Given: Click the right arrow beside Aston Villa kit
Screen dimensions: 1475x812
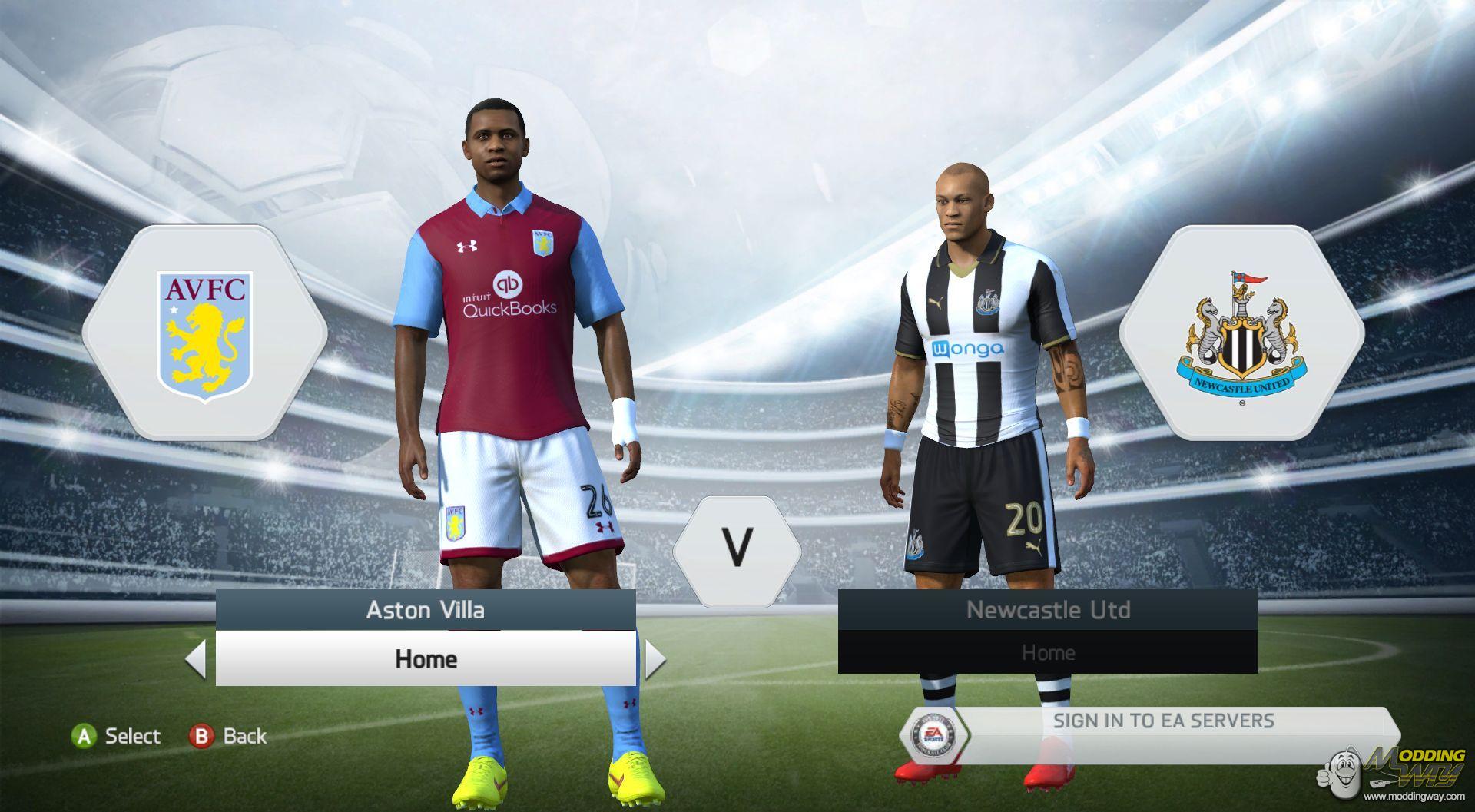Looking at the screenshot, I should [655, 660].
